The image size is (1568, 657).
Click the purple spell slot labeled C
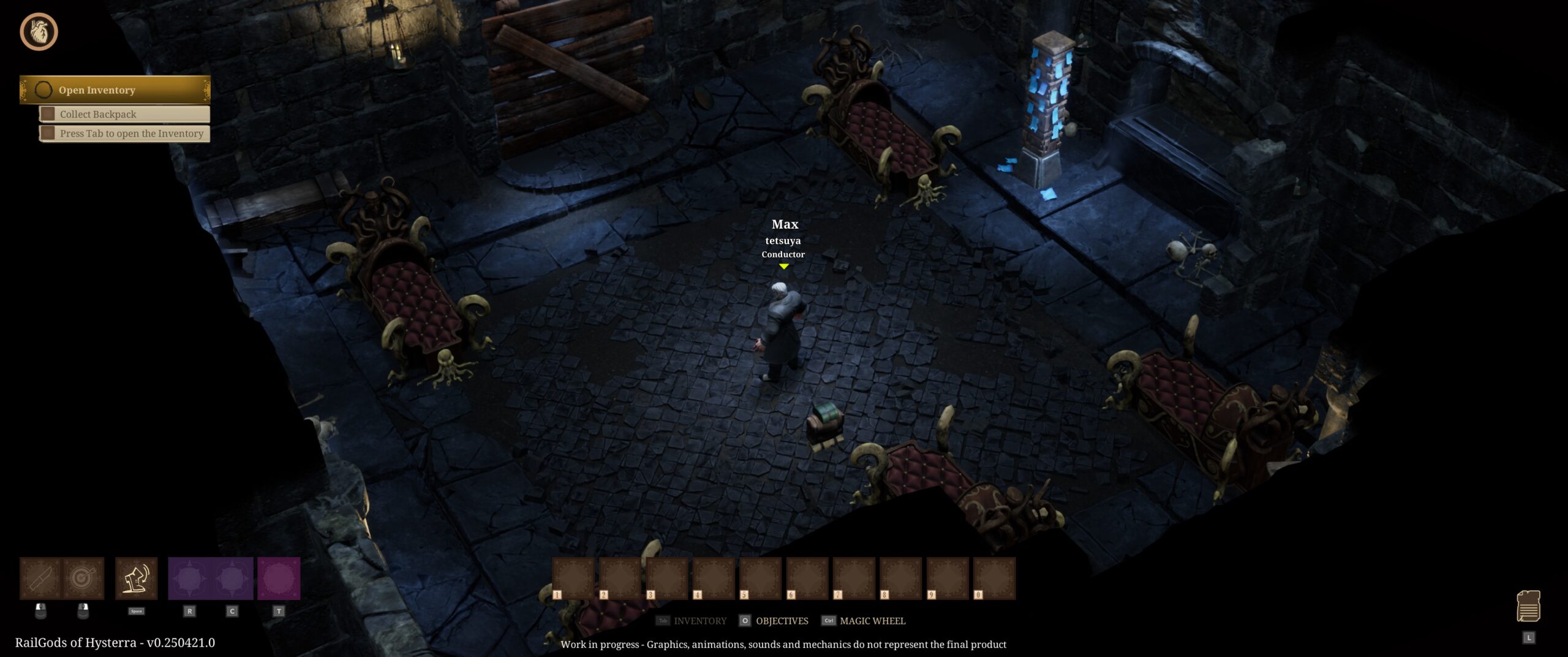pos(232,578)
